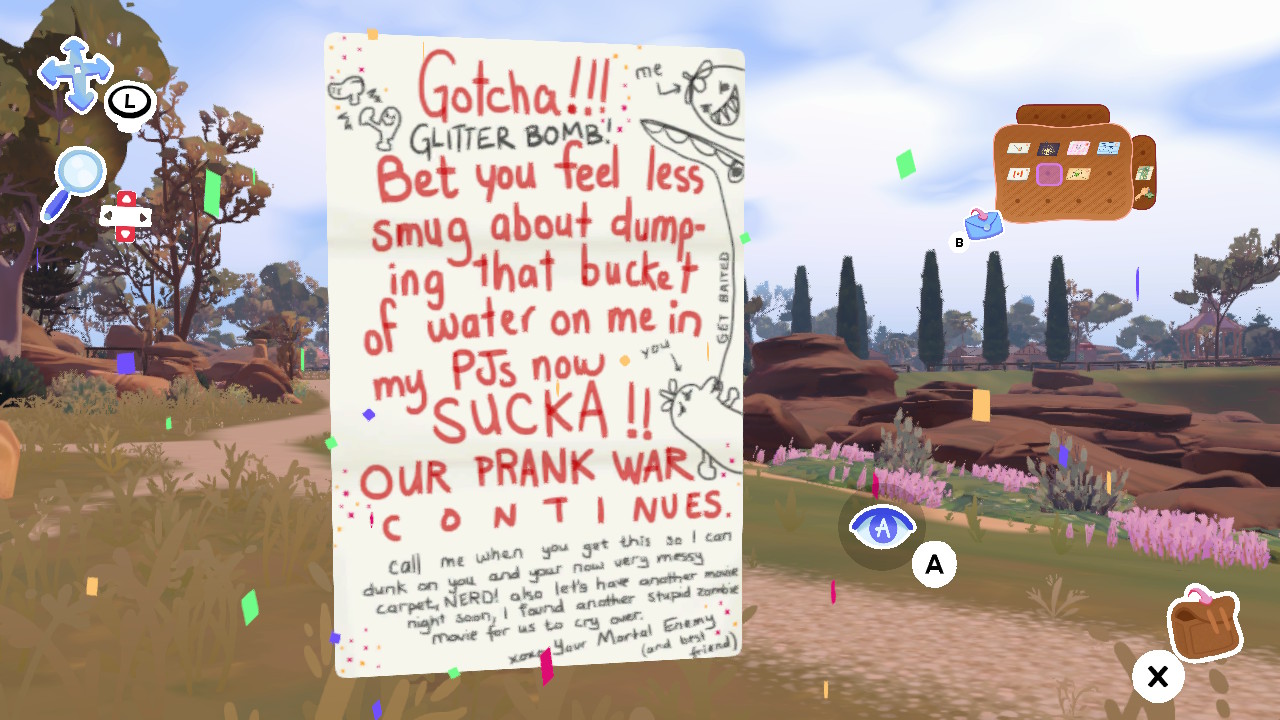The height and width of the screenshot is (720, 1280).
Task: Click the blue postcard sticker on the suitcase
Action: (1109, 147)
